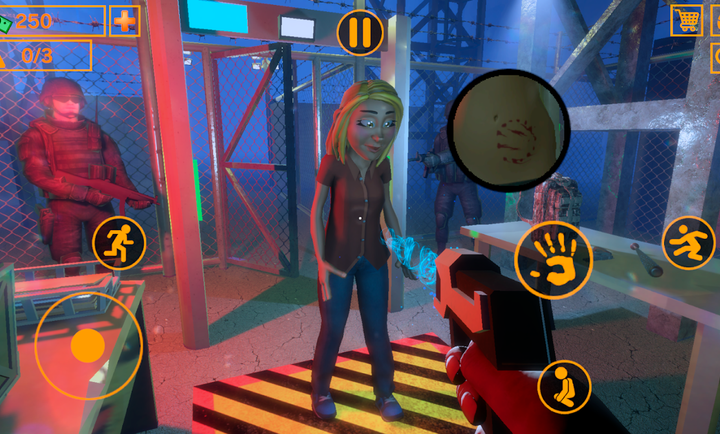Open the shopping cart store

coord(687,19)
